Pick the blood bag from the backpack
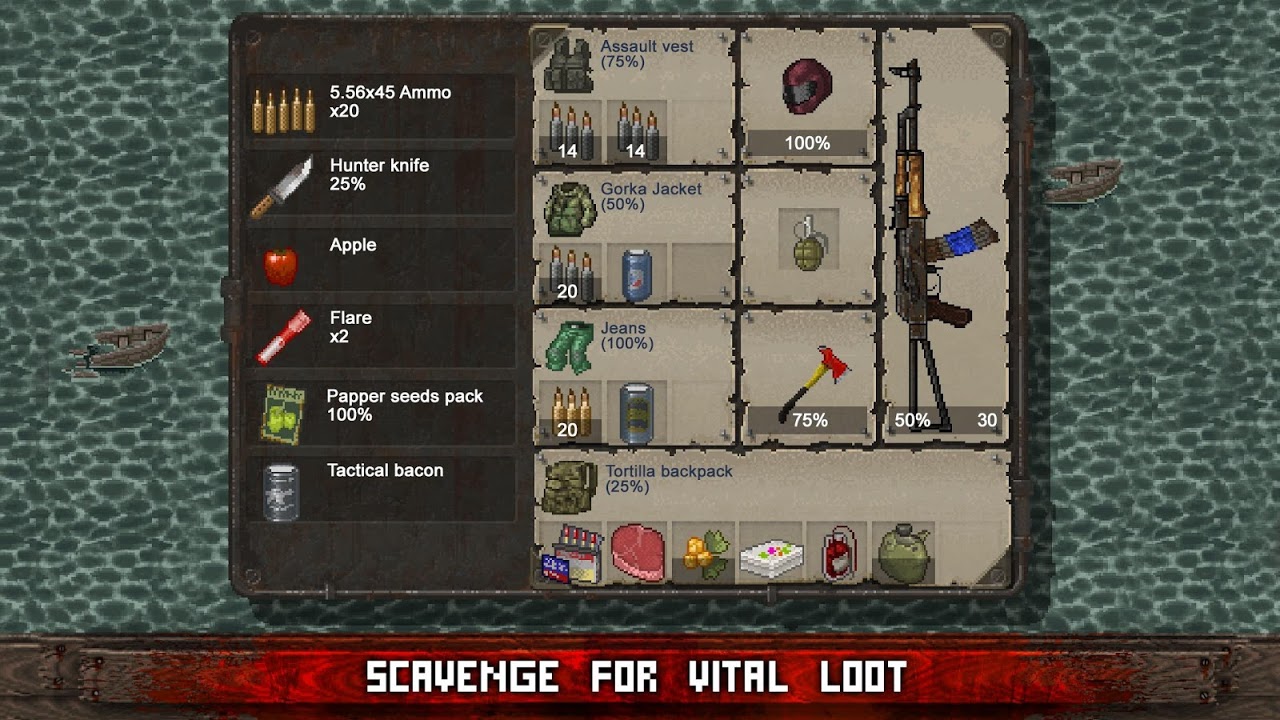Viewport: 1280px width, 720px height. 840,555
